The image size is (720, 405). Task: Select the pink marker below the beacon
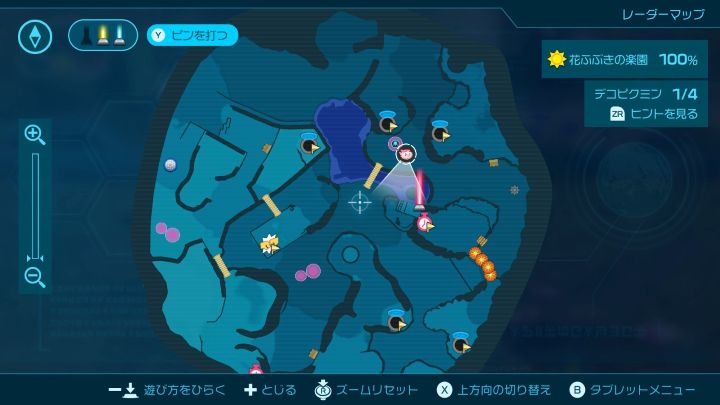coord(425,222)
